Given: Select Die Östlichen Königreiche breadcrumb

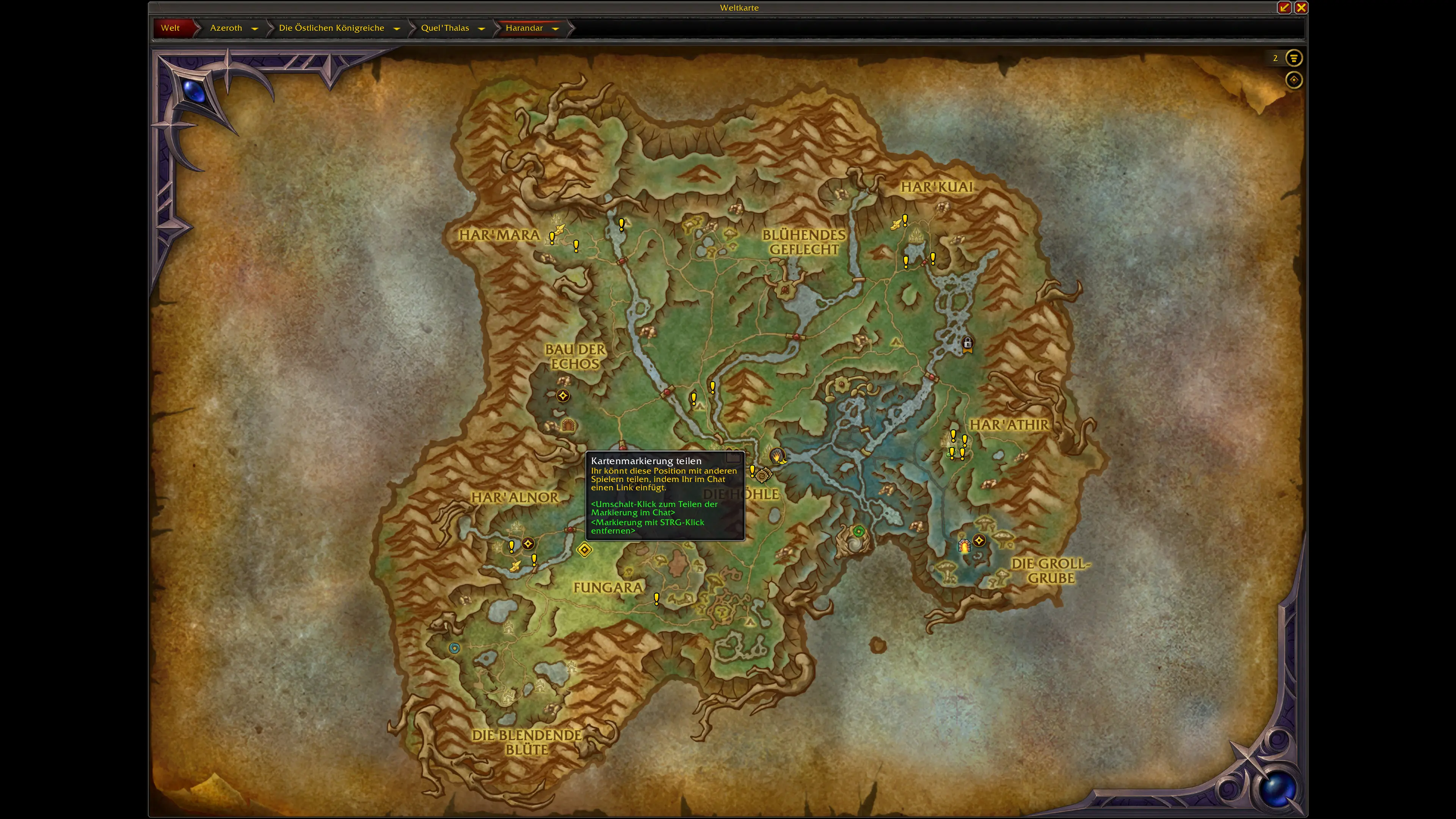Looking at the screenshot, I should click(x=331, y=28).
